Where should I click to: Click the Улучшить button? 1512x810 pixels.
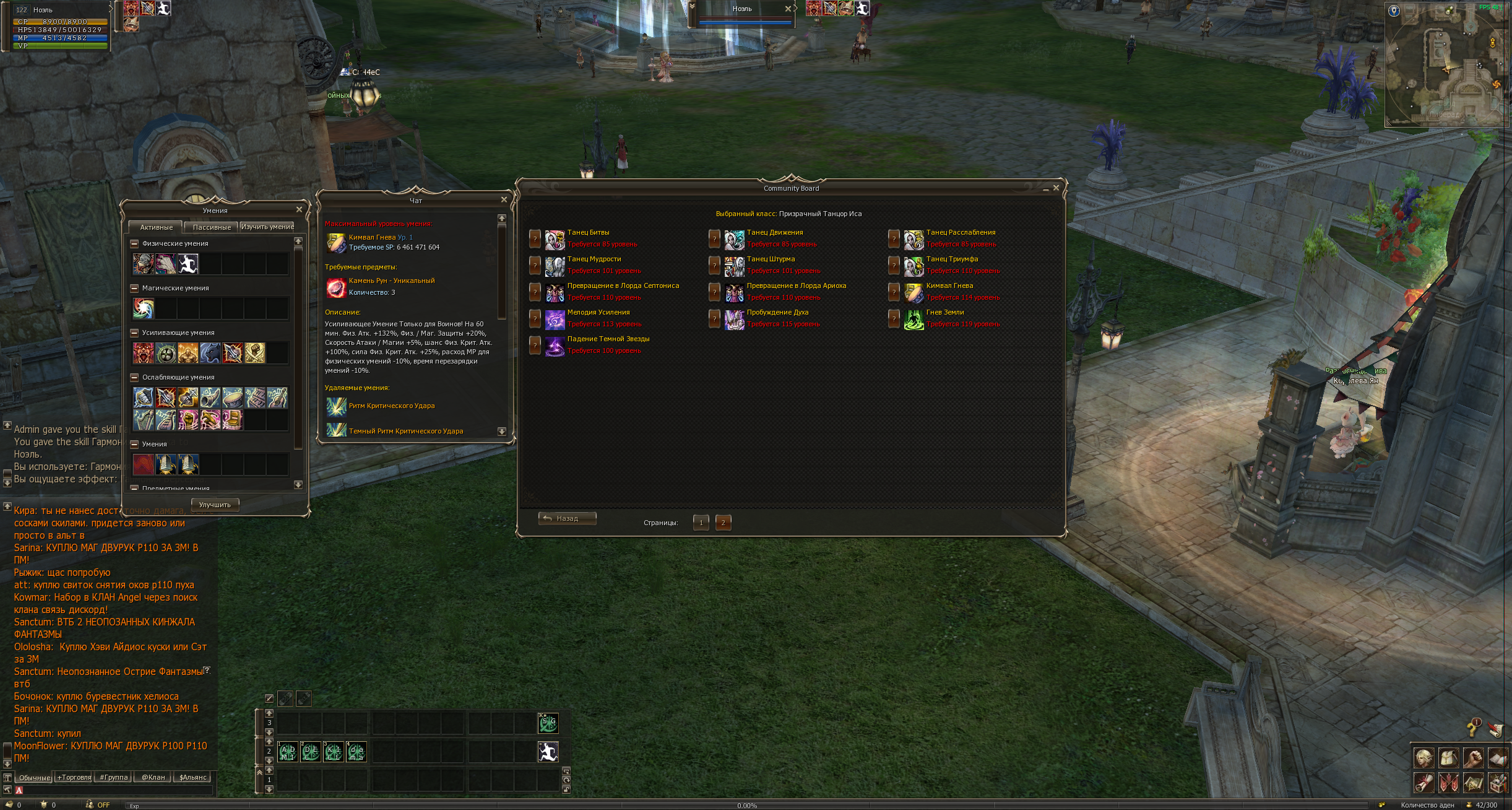(215, 505)
